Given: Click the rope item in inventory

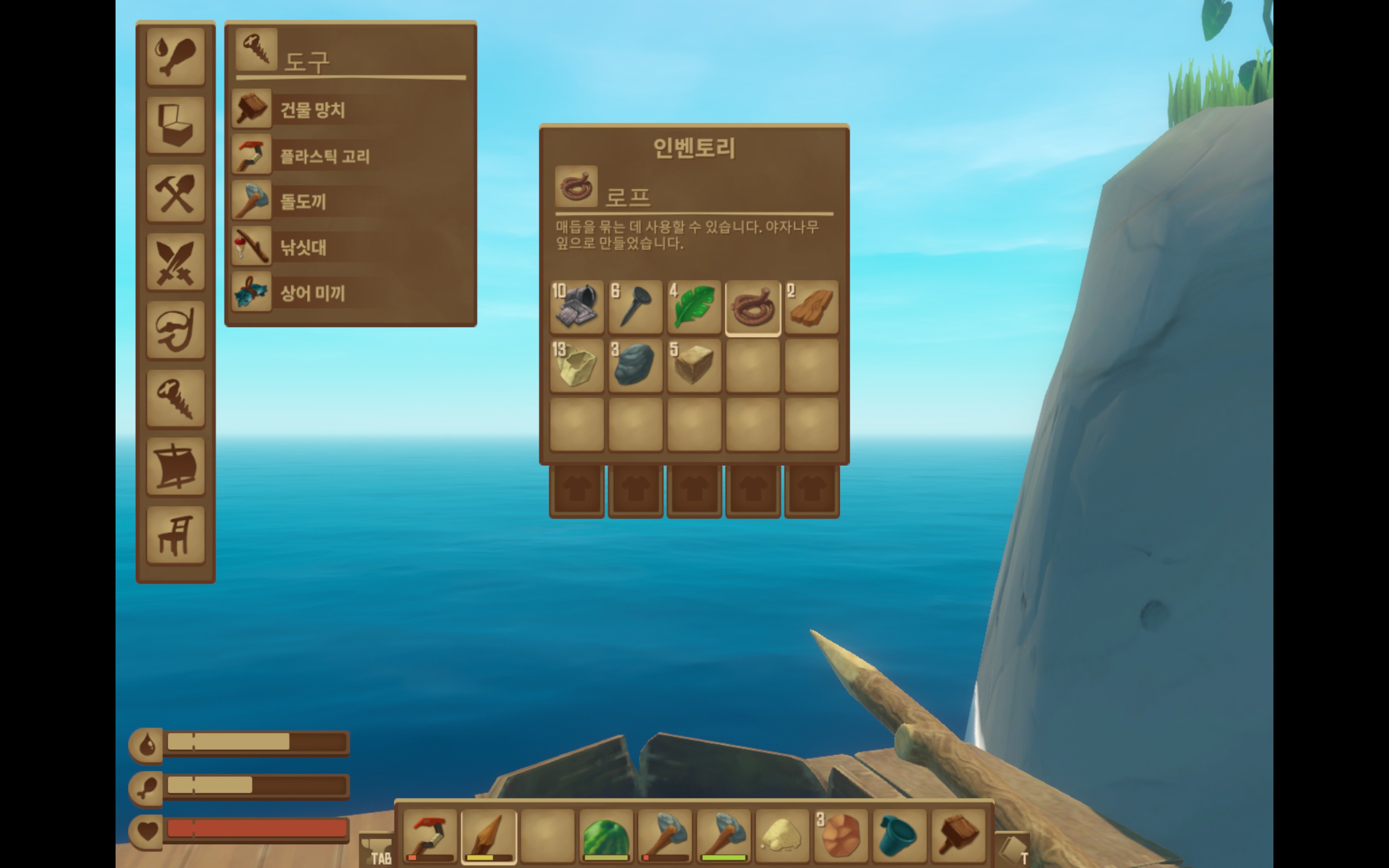Looking at the screenshot, I should pyautogui.click(x=753, y=308).
